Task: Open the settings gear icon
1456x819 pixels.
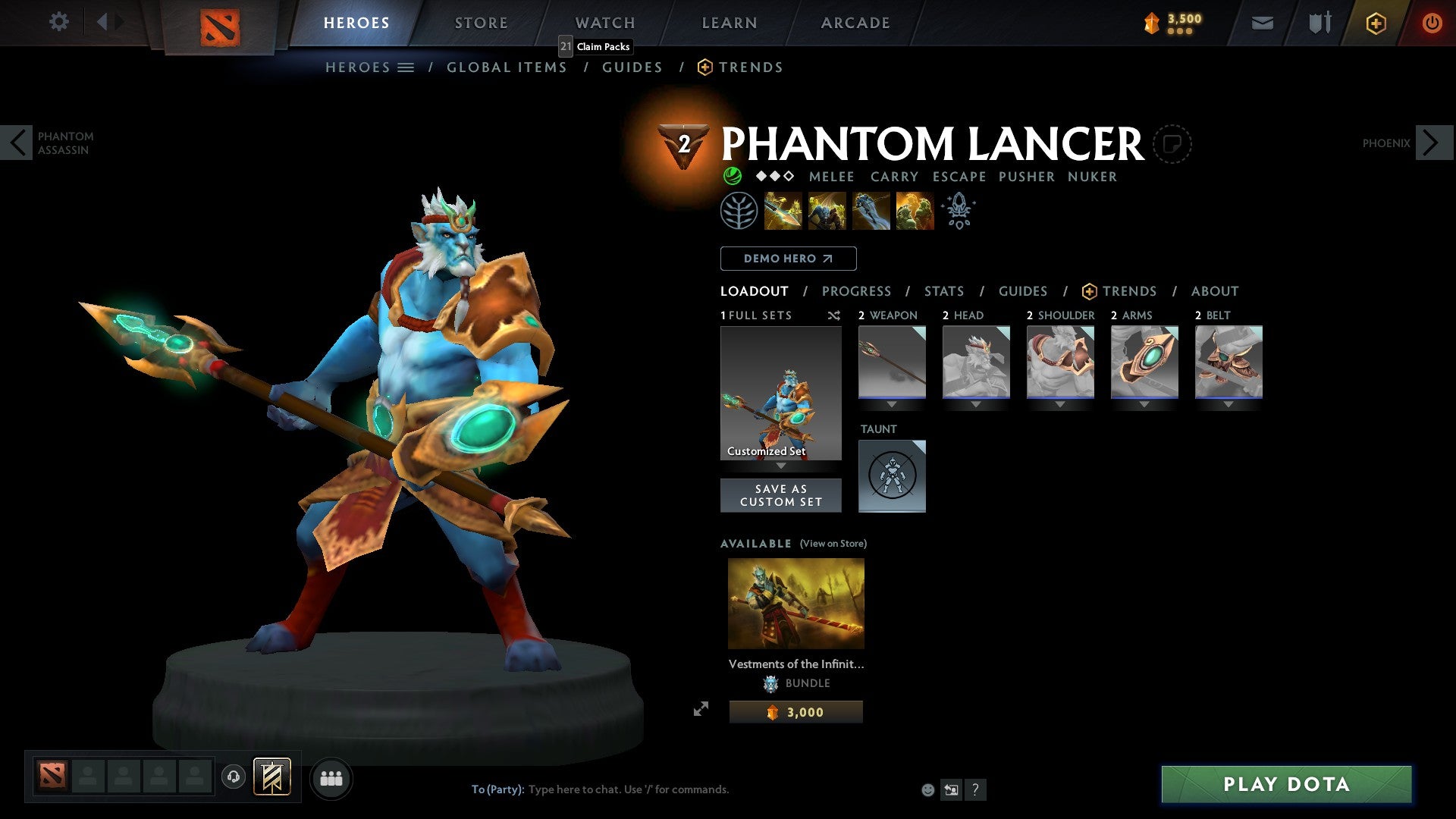Action: click(x=58, y=22)
